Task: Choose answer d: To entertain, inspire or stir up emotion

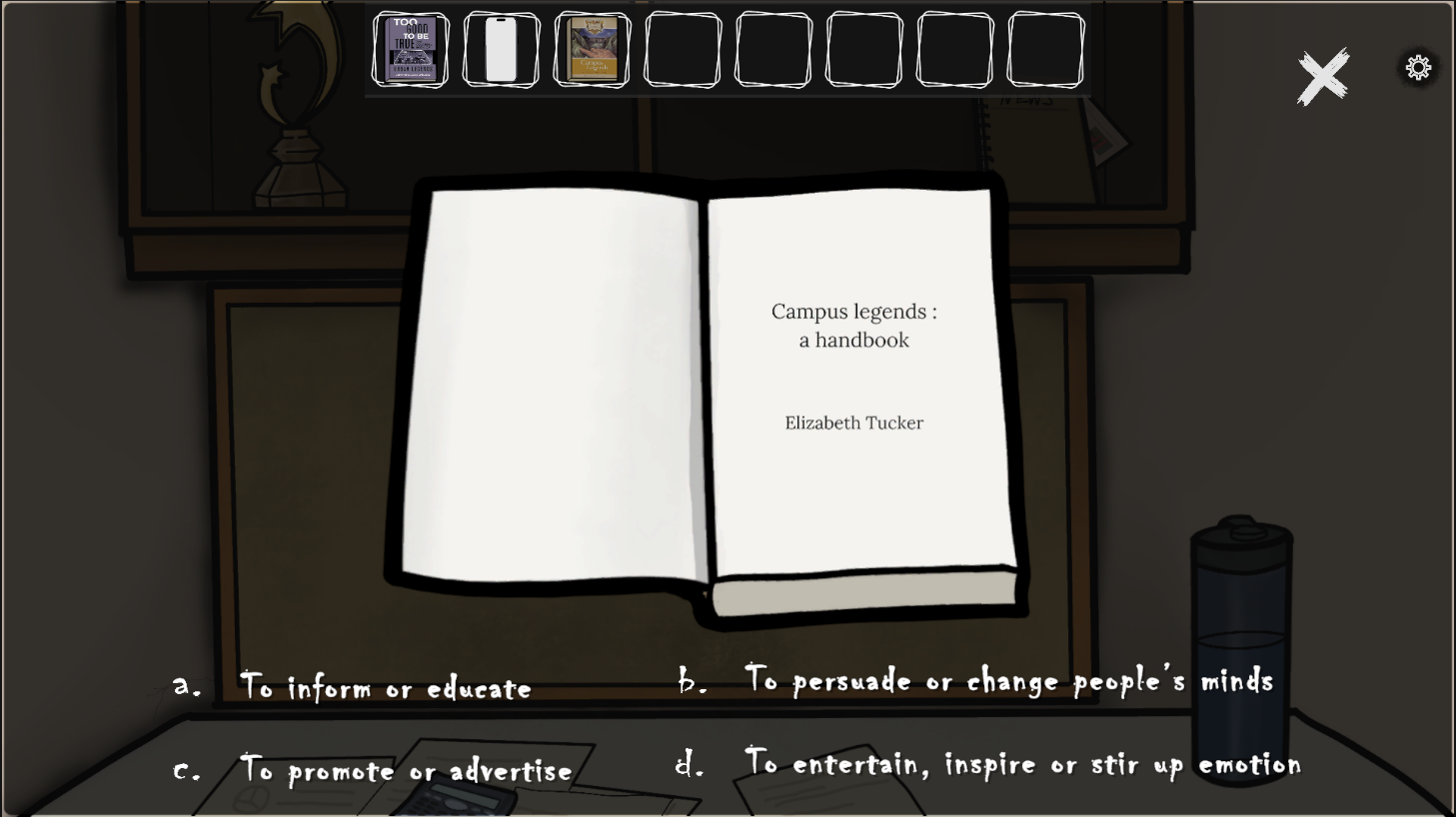Action: pos(1022,764)
